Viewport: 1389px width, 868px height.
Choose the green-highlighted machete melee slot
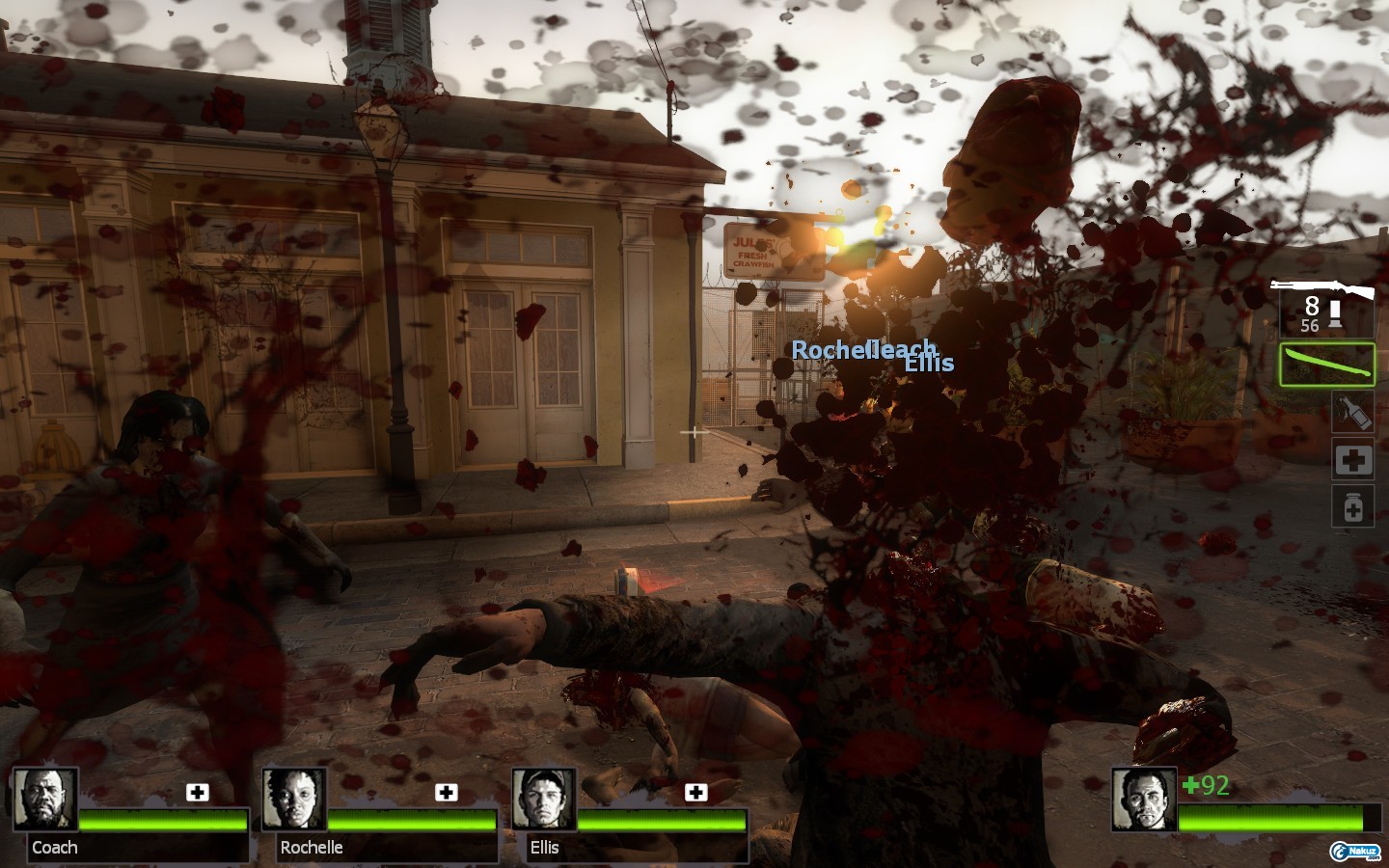point(1326,365)
